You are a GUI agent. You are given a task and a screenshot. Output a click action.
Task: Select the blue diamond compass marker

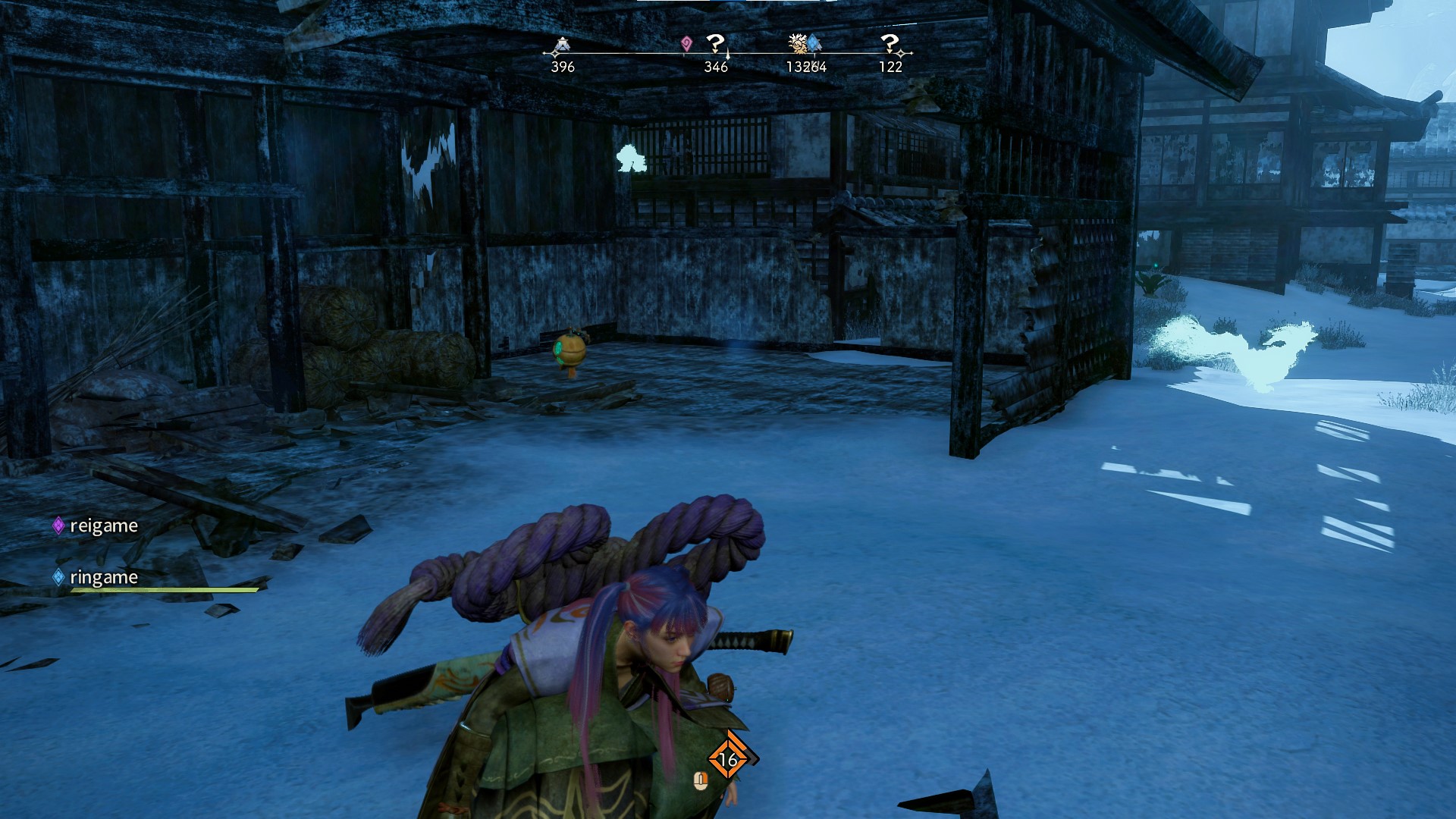(x=814, y=43)
